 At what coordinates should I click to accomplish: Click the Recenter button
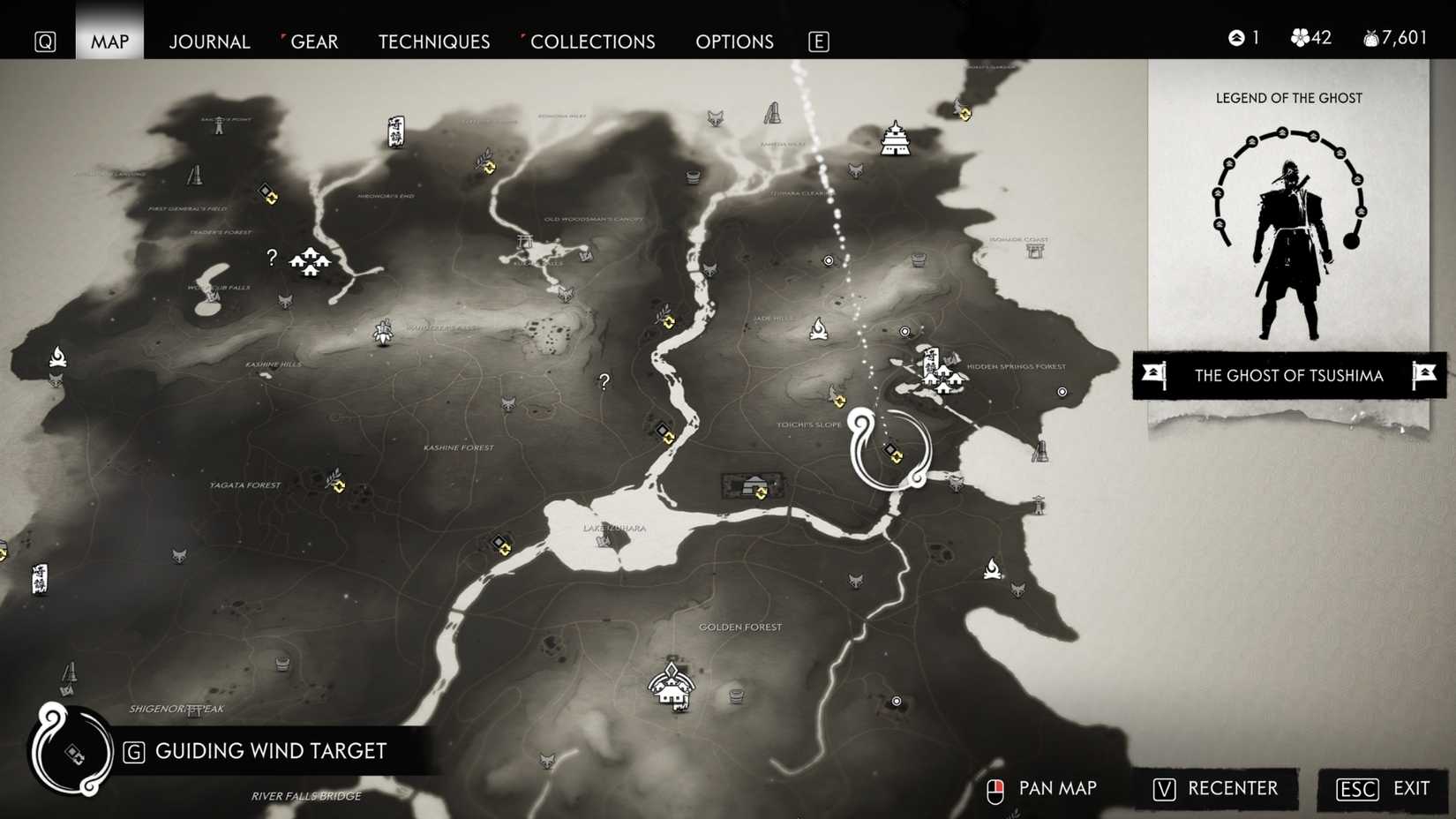coord(1218,789)
